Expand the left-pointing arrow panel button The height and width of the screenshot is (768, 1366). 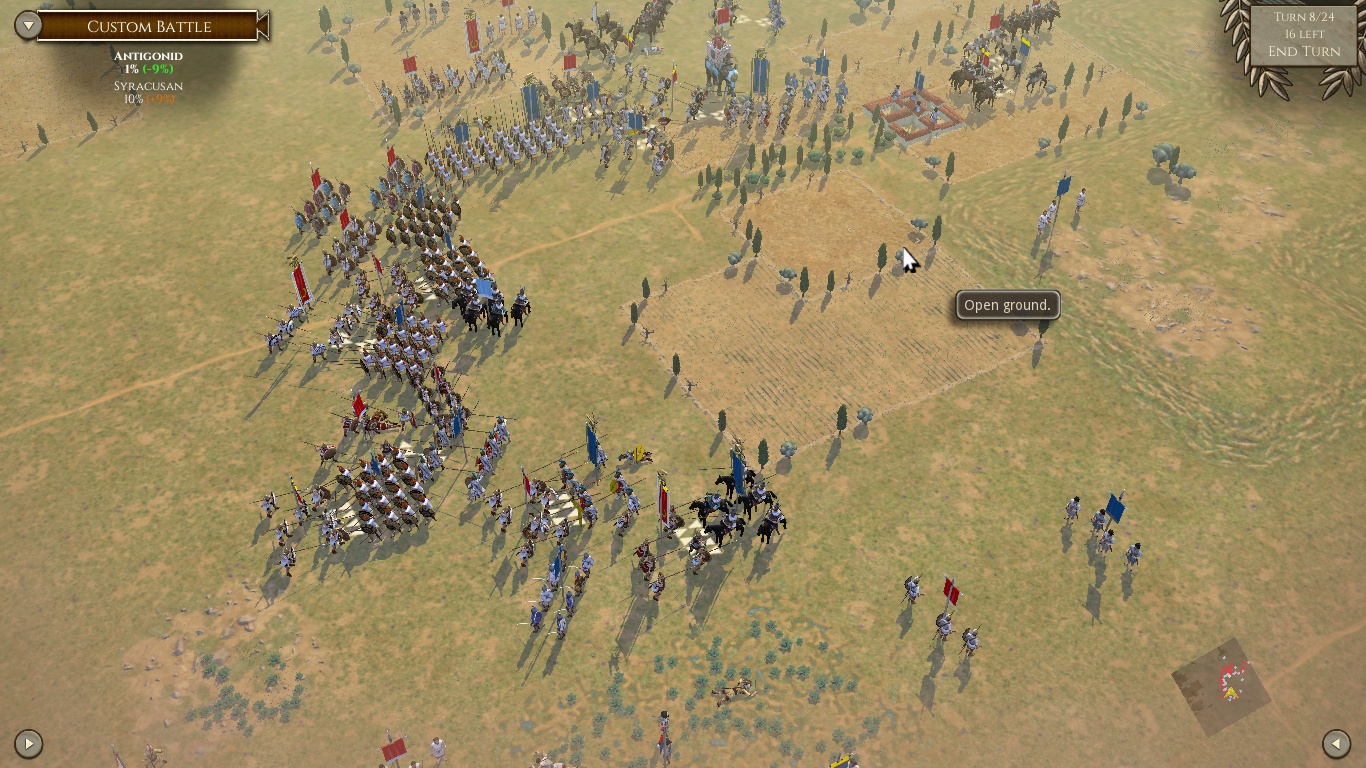pos(1336,743)
